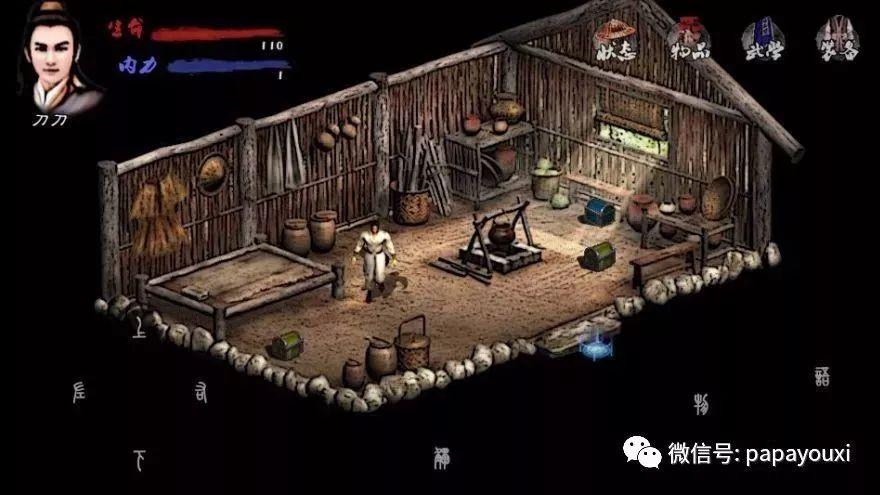Open the 武学 martial arts menu
The image size is (880, 495).
[x=763, y=40]
